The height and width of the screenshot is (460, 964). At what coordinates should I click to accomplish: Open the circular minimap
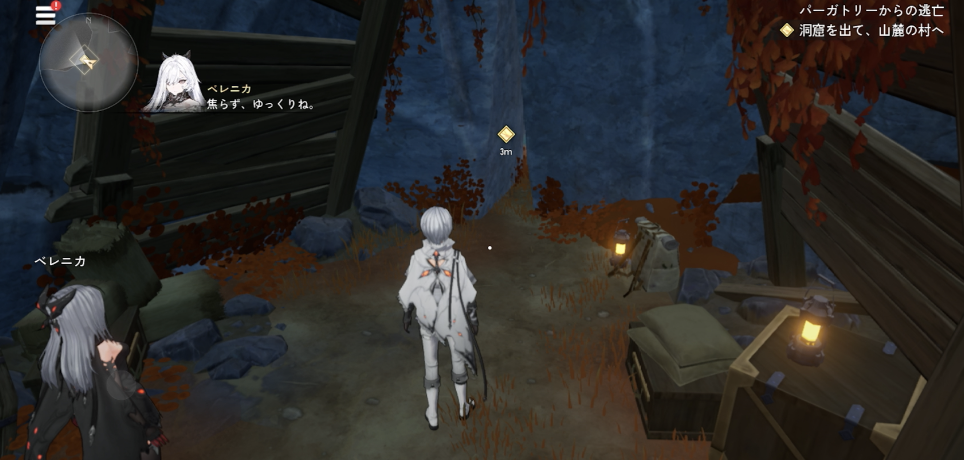click(88, 62)
